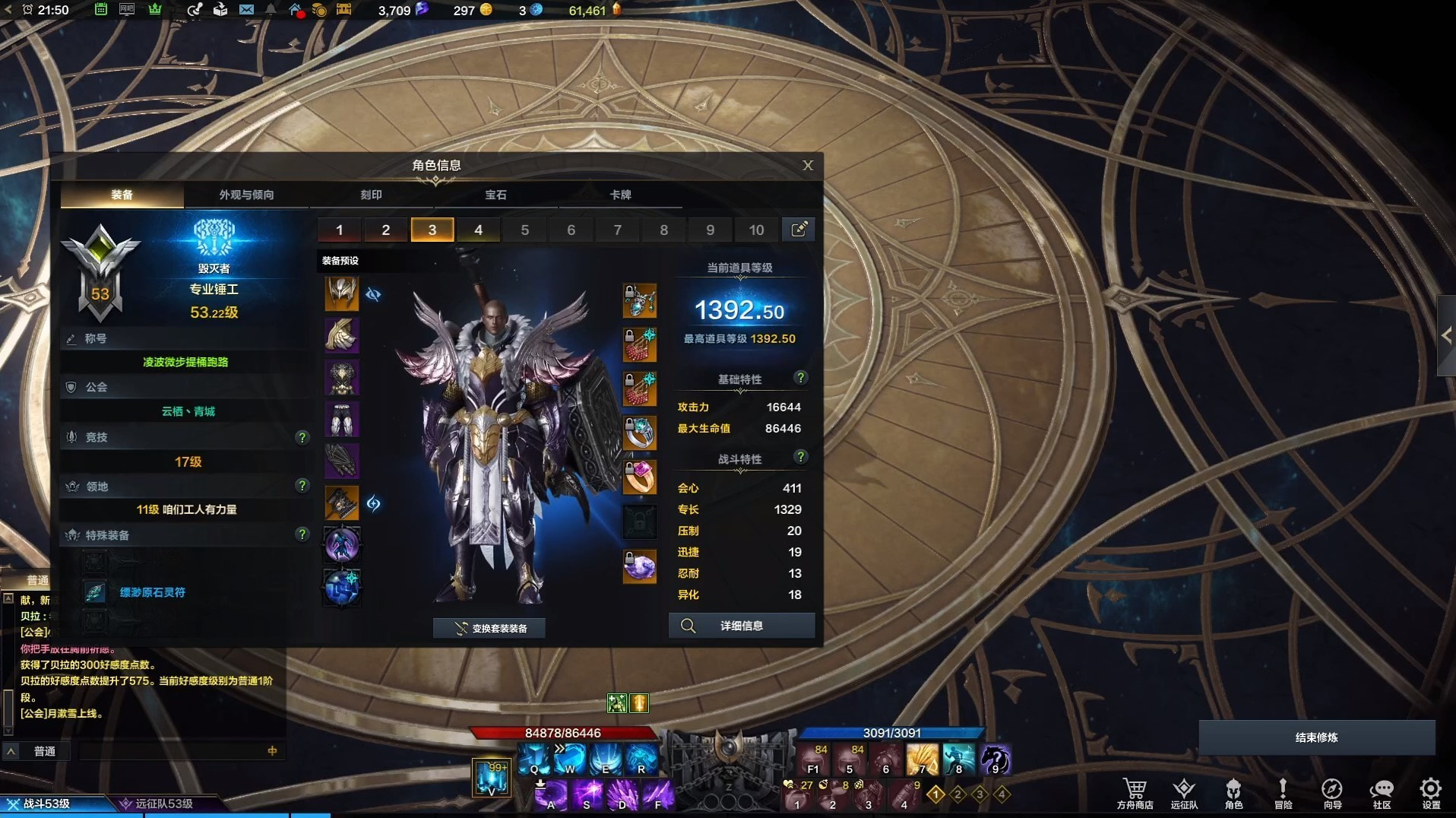Select the helmet equipment slot
Image resolution: width=1456 pixels, height=818 pixels.
(341, 293)
